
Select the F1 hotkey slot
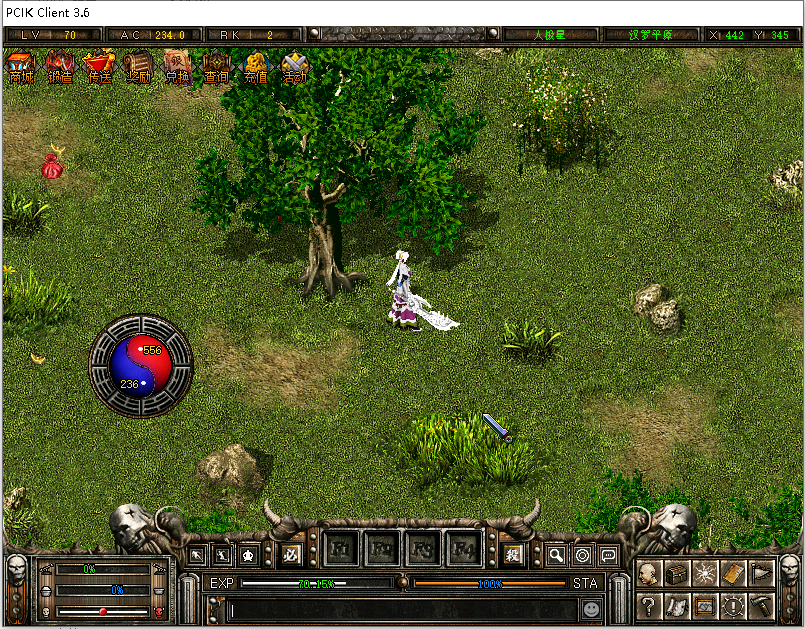coord(340,549)
